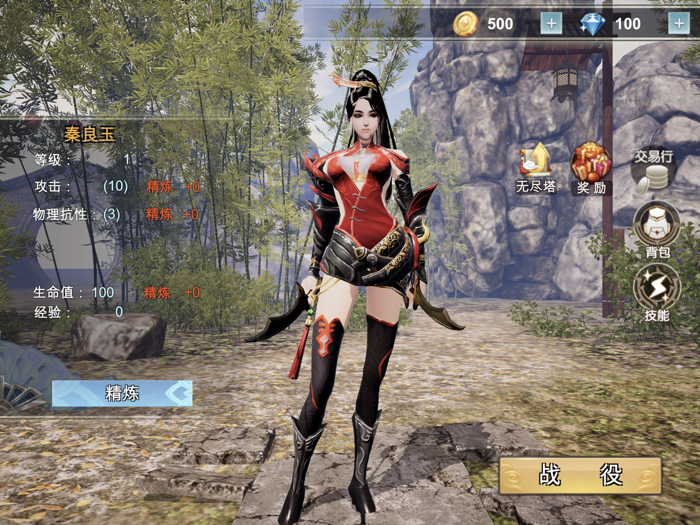Add more gold coins with plus button

point(551,24)
